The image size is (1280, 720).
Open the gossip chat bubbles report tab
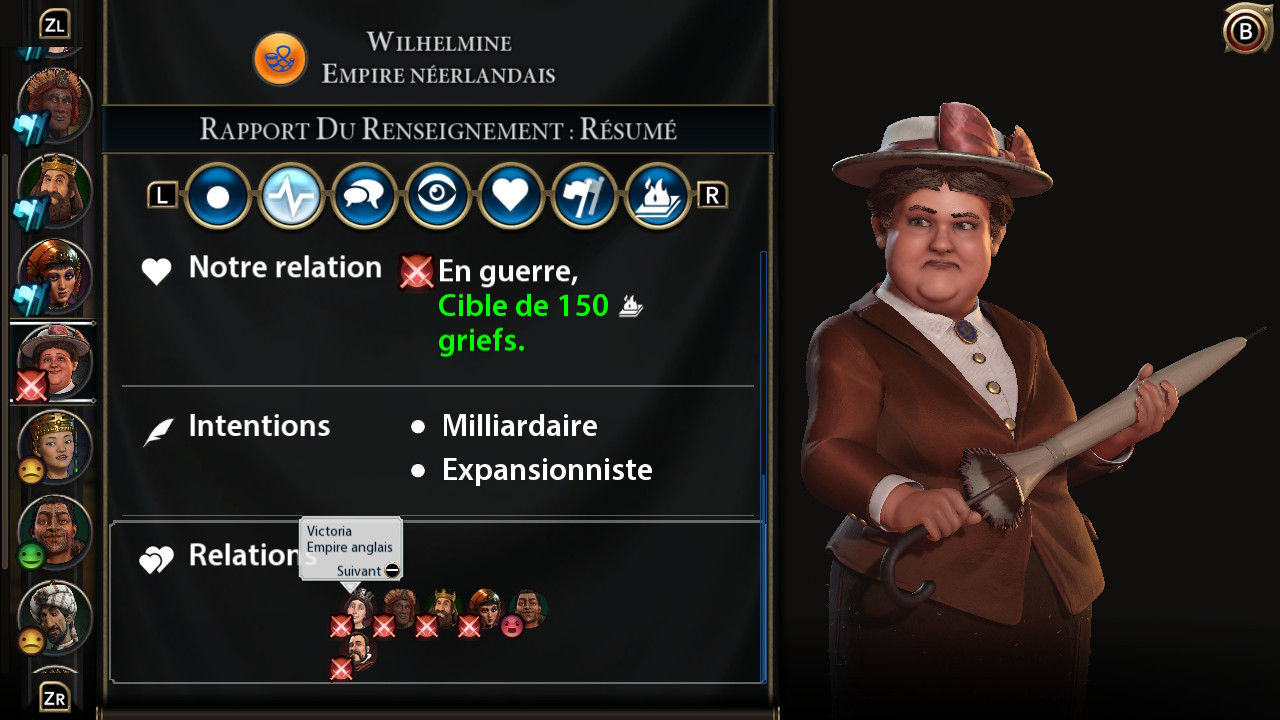[x=364, y=196]
